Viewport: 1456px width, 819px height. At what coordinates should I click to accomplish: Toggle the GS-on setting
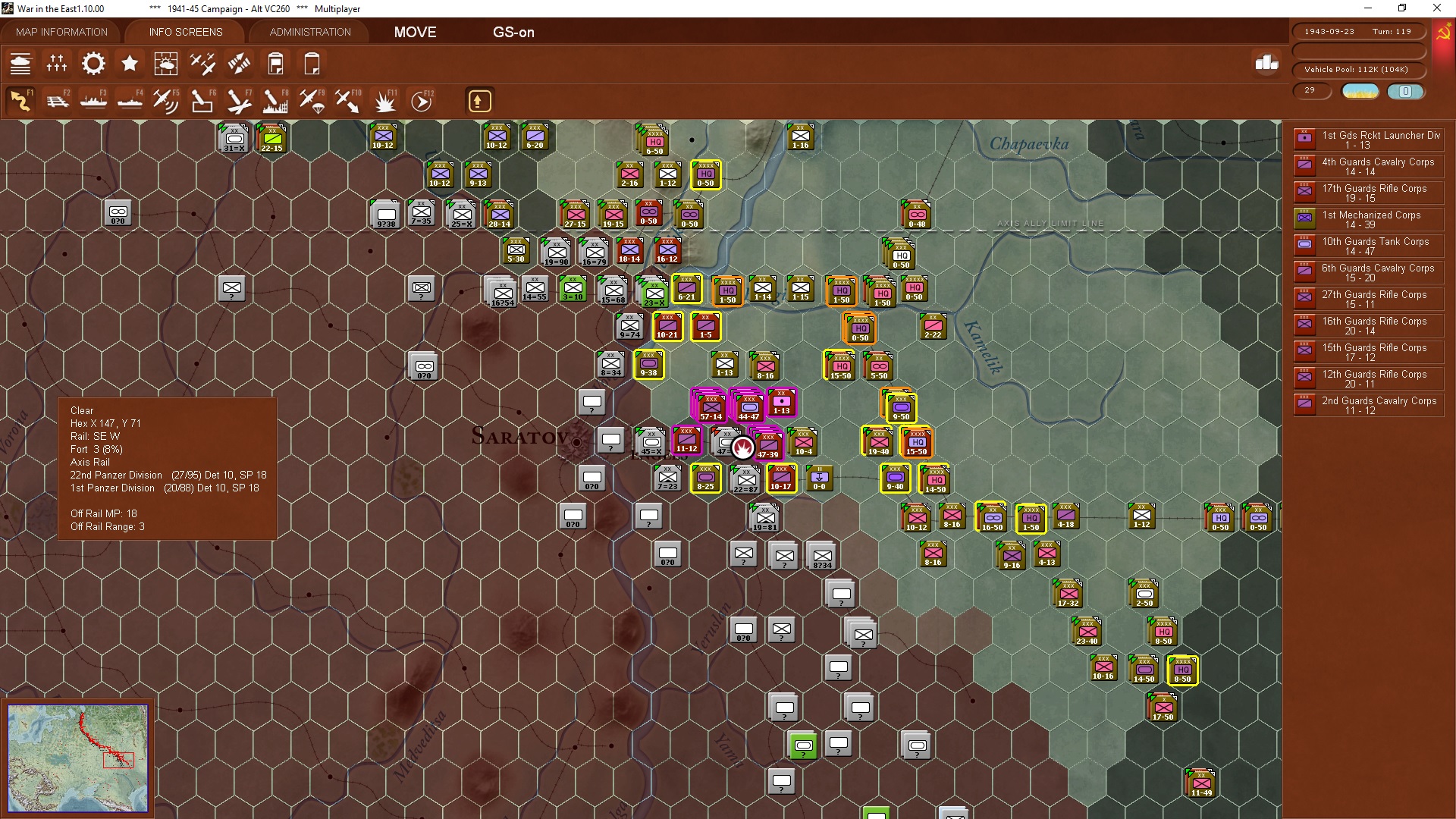tap(514, 33)
